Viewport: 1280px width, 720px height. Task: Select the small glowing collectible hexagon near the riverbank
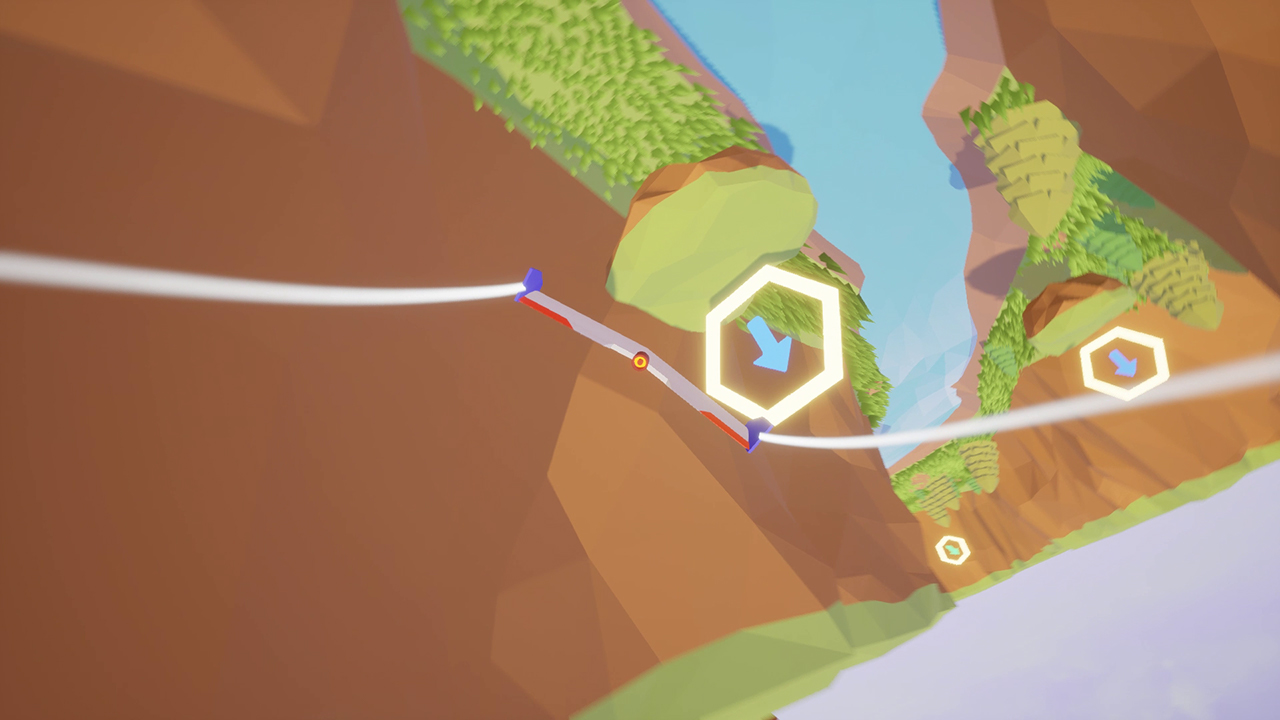point(952,548)
